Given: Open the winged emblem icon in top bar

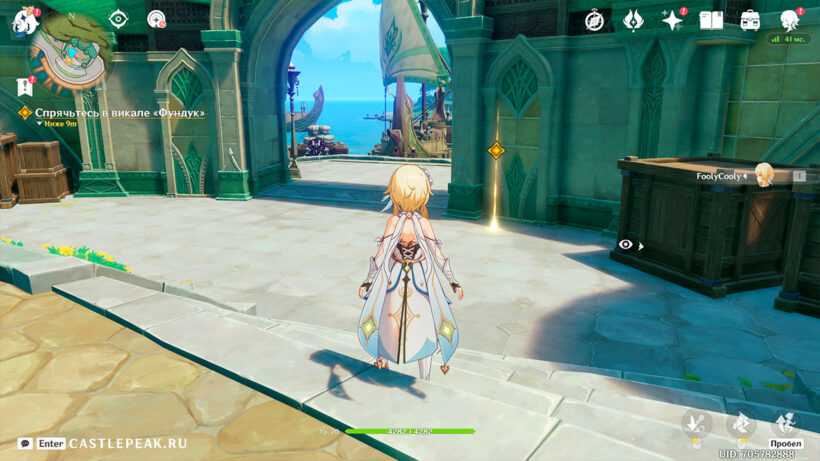Looking at the screenshot, I should [x=633, y=20].
